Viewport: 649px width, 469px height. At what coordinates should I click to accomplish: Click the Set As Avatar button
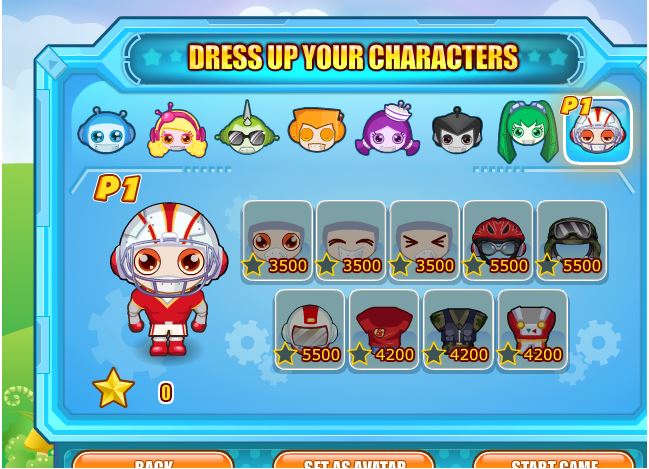click(354, 461)
